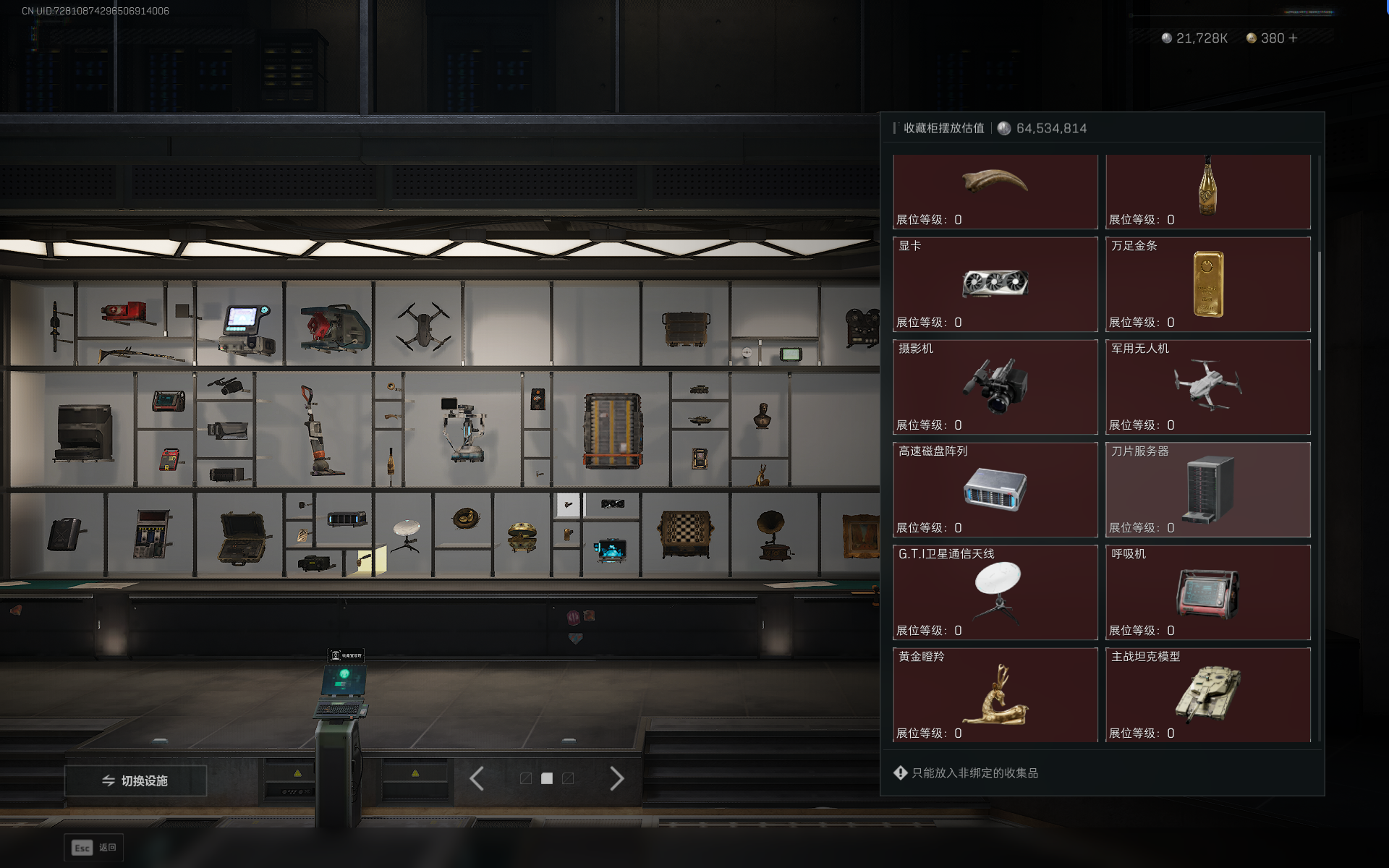Go to the previous cabinet page arrow
Viewport: 1389px width, 868px height.
477,779
